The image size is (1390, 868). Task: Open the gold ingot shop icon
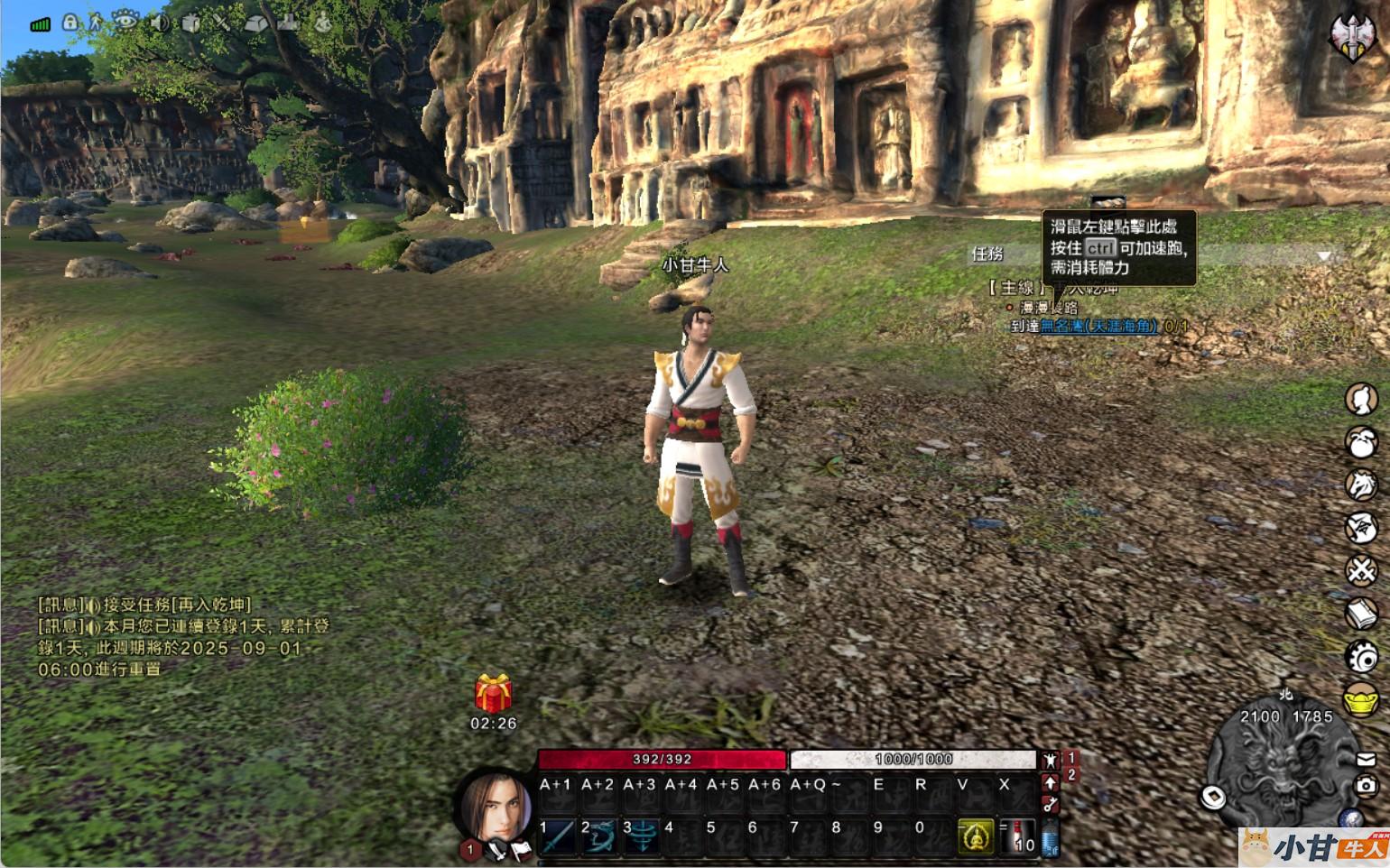tap(1361, 700)
